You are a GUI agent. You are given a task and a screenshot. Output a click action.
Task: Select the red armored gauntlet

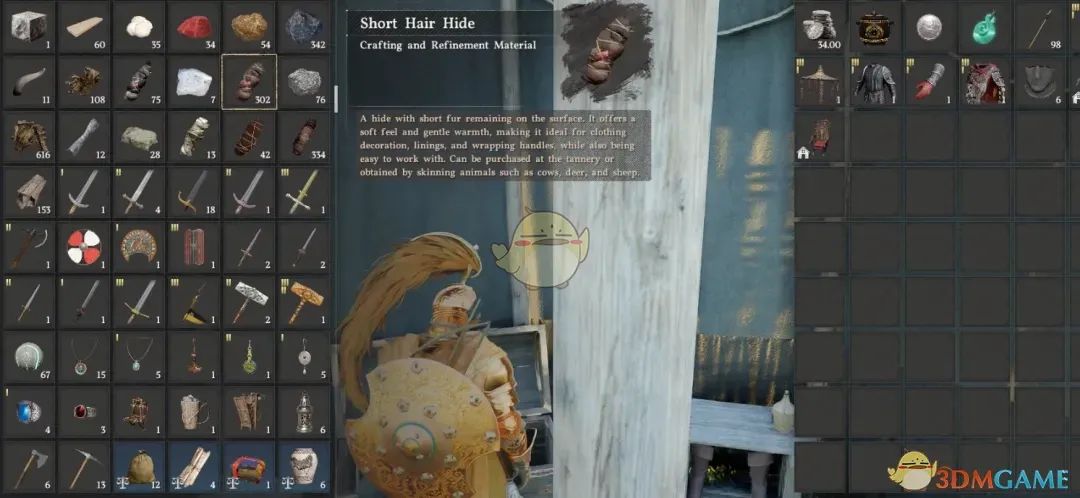(932, 82)
